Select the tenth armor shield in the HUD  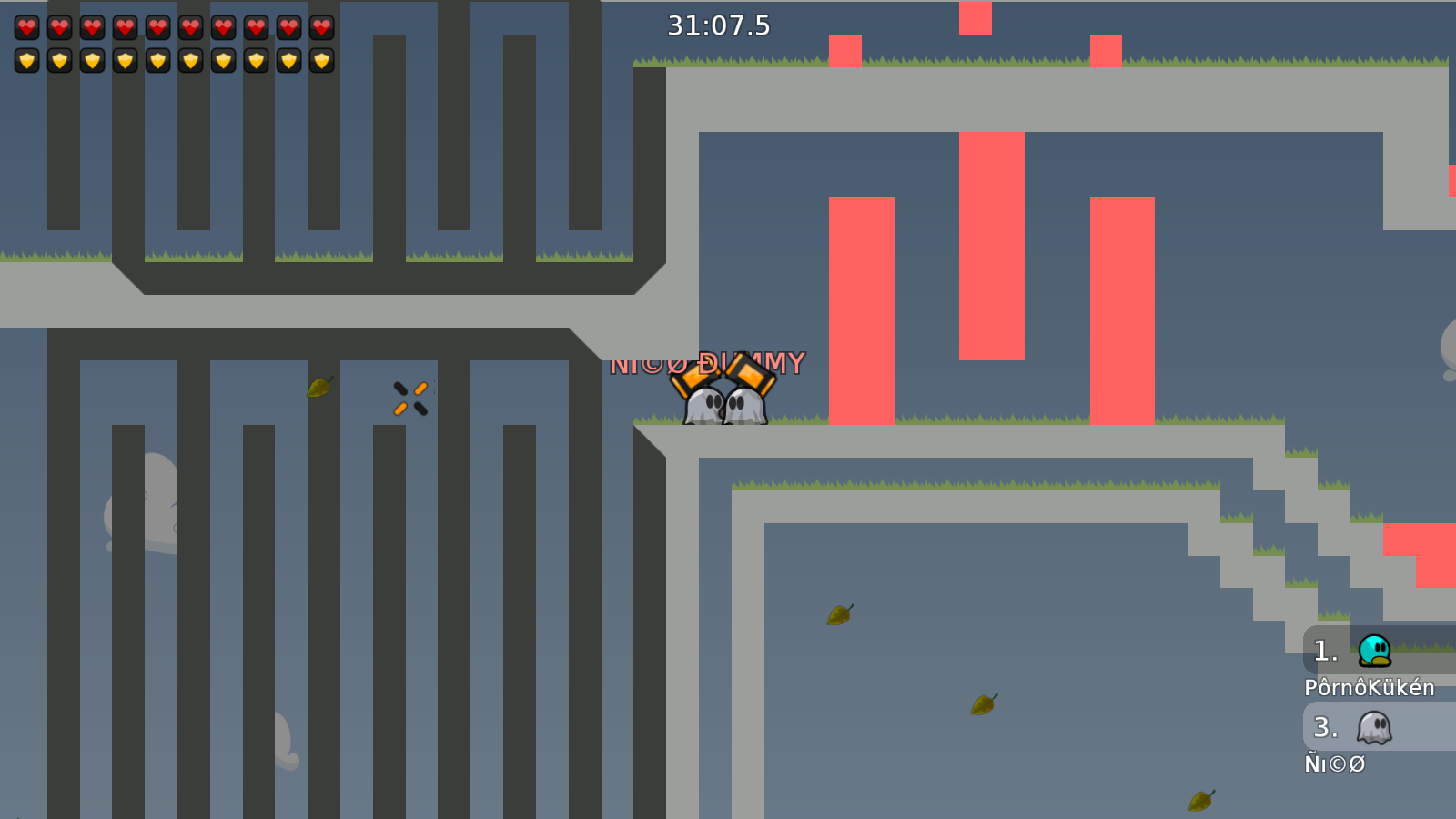pos(320,61)
